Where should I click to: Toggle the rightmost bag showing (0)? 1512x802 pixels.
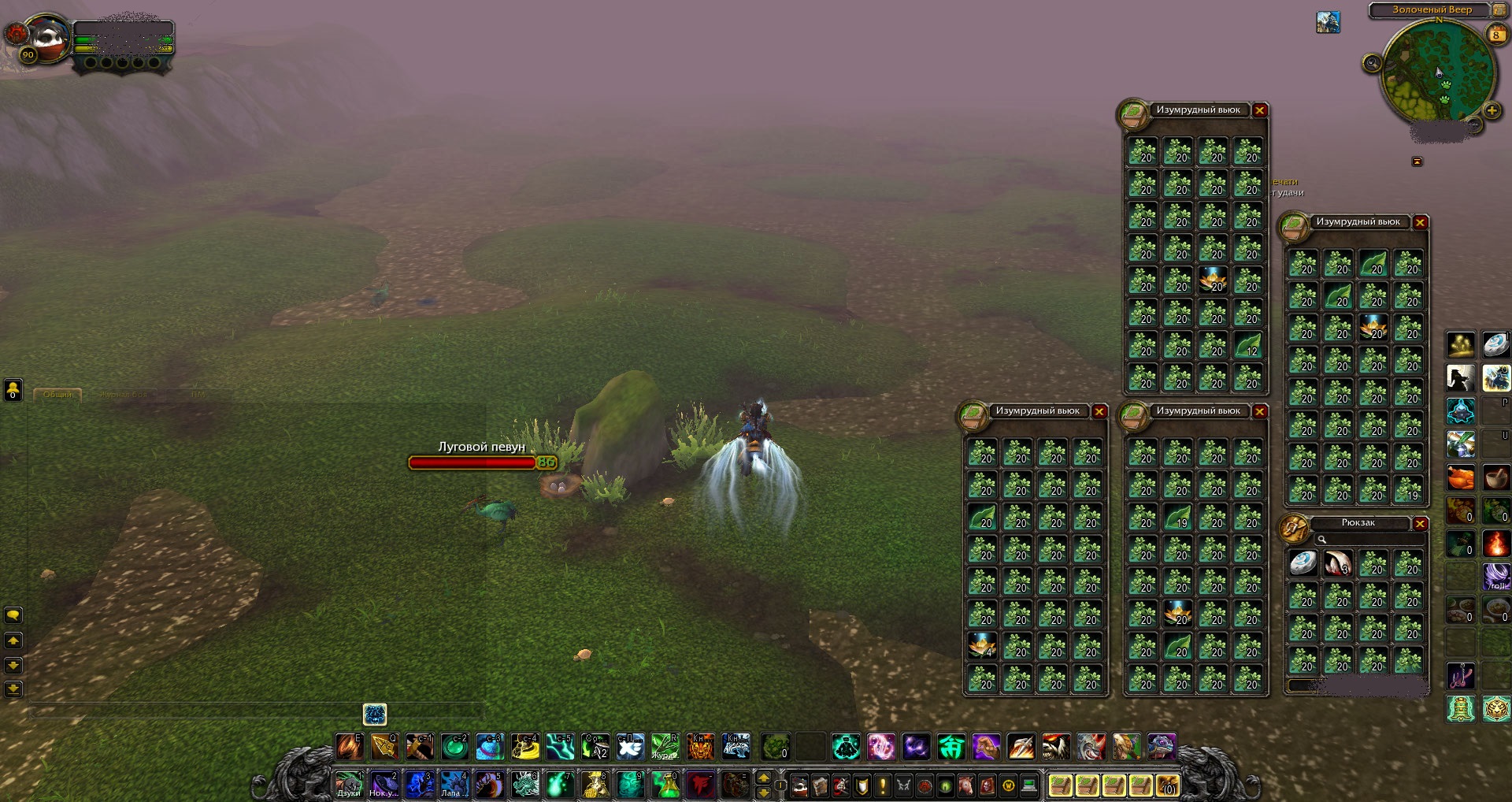point(1168,785)
